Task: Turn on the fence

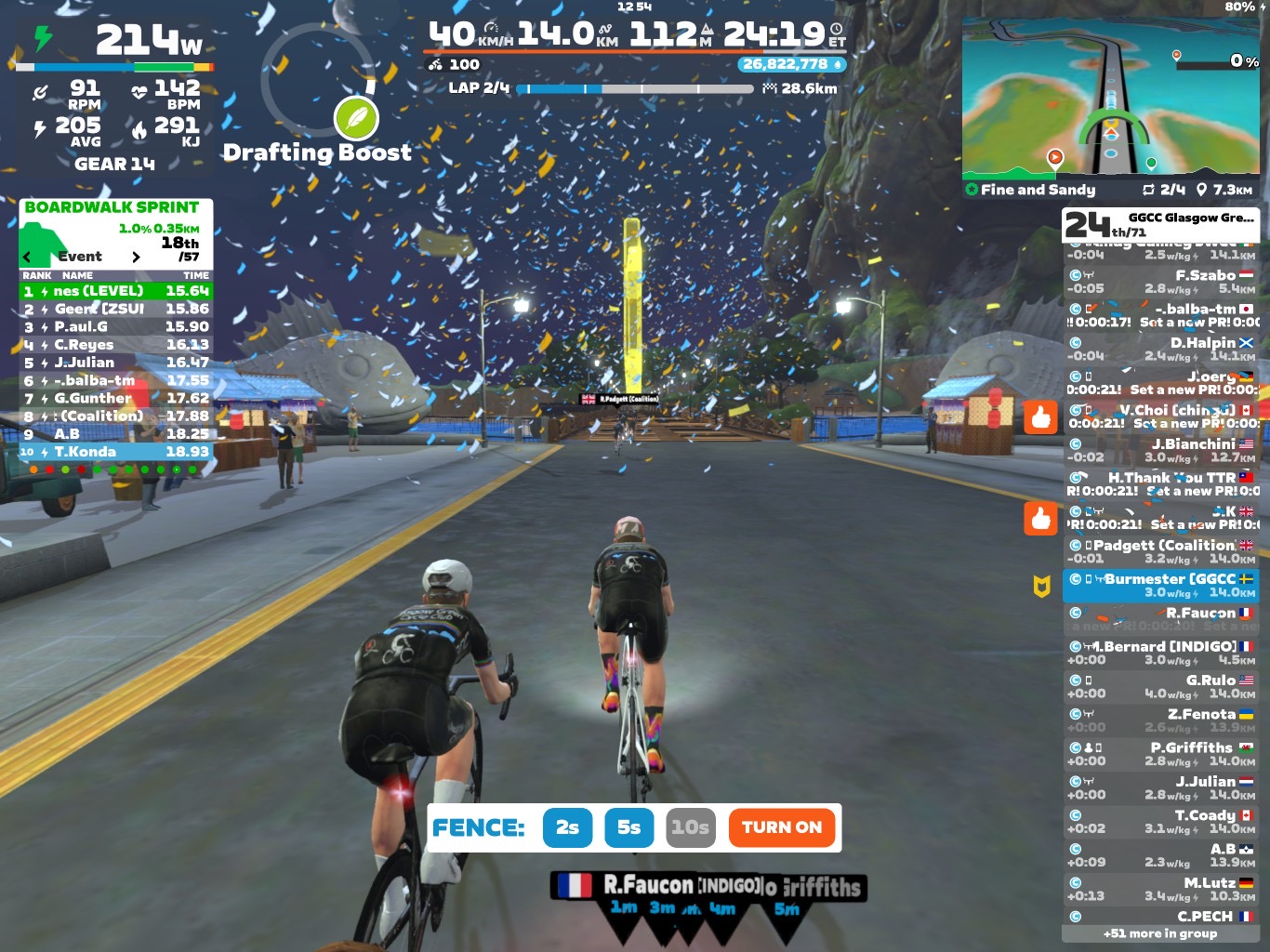Action: [782, 827]
